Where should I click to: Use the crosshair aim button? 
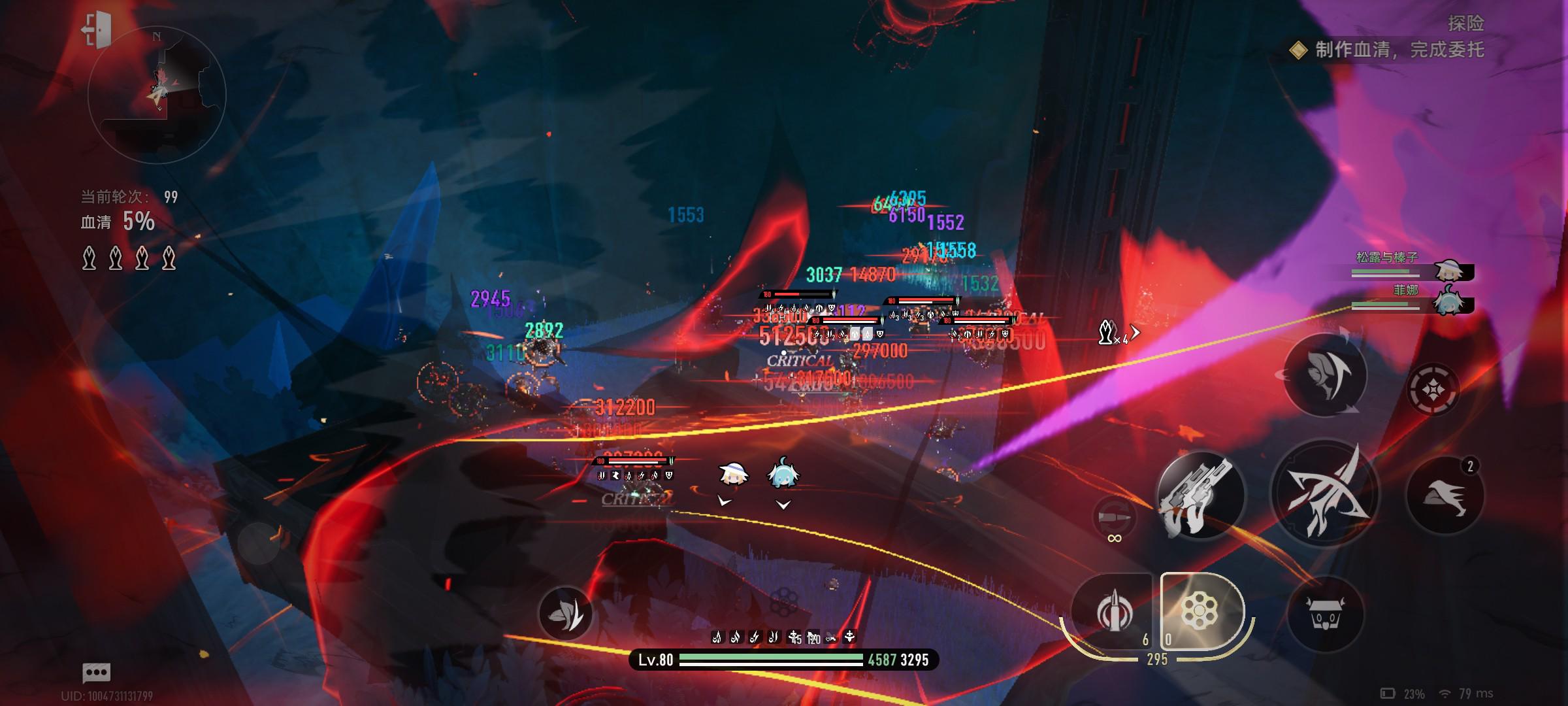pos(1433,390)
